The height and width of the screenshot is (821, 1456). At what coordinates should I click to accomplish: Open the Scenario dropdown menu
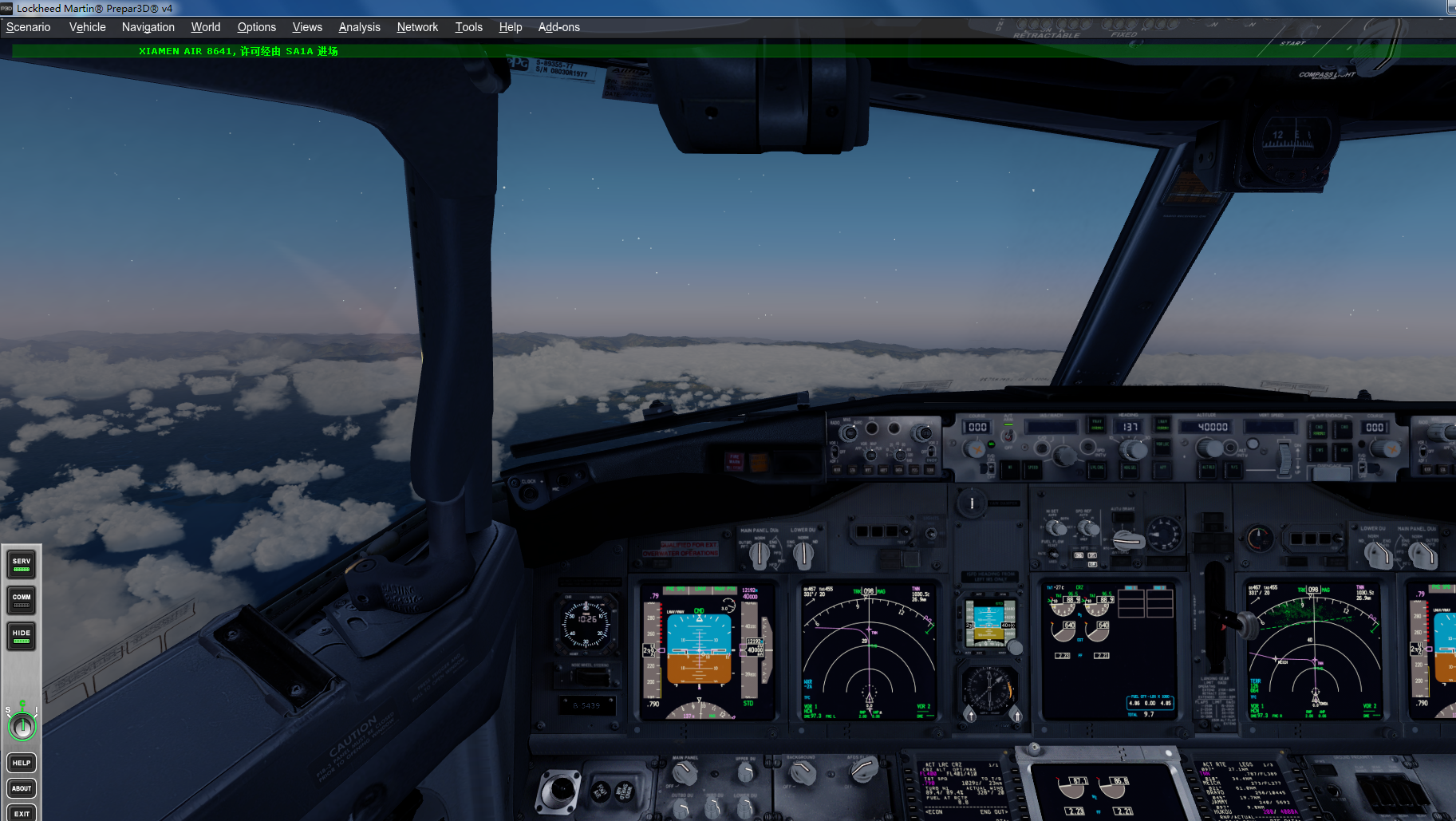coord(28,27)
